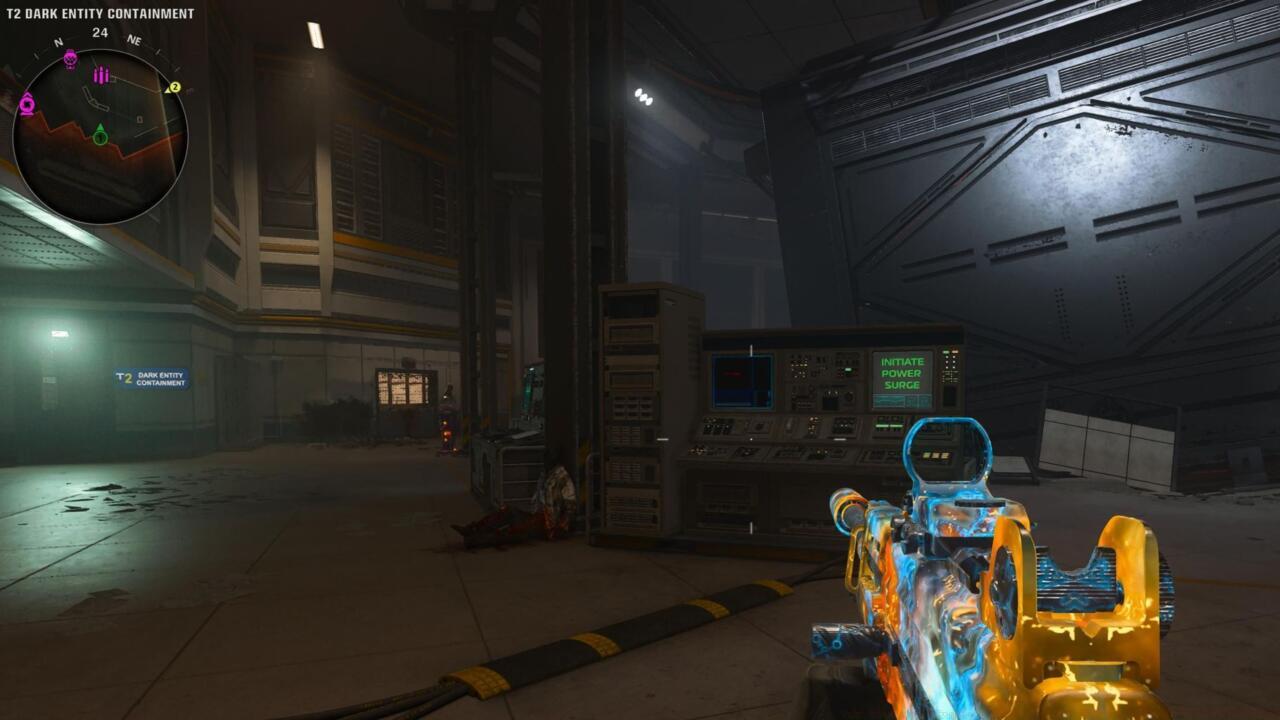The height and width of the screenshot is (720, 1280).
Task: Open the green waveform readout below Initiate Power Surge
Action: coord(890,400)
